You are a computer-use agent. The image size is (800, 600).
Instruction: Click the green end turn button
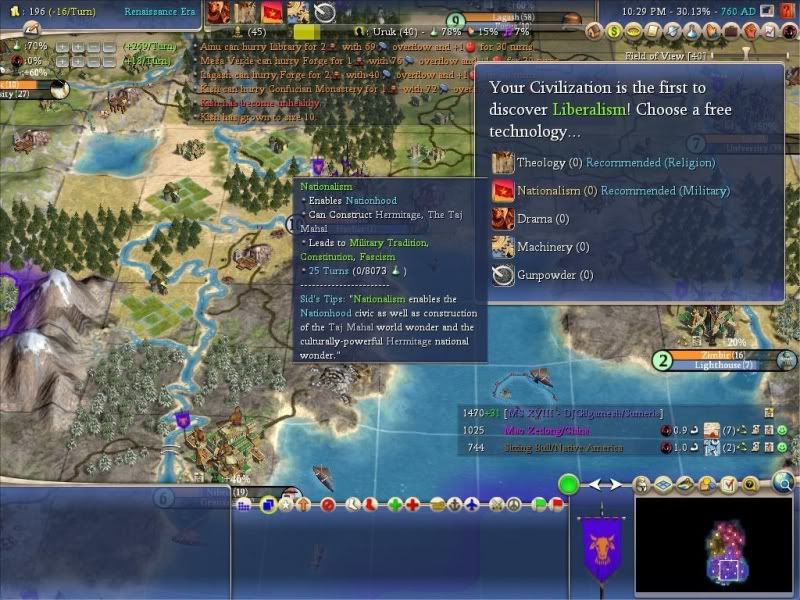point(569,486)
